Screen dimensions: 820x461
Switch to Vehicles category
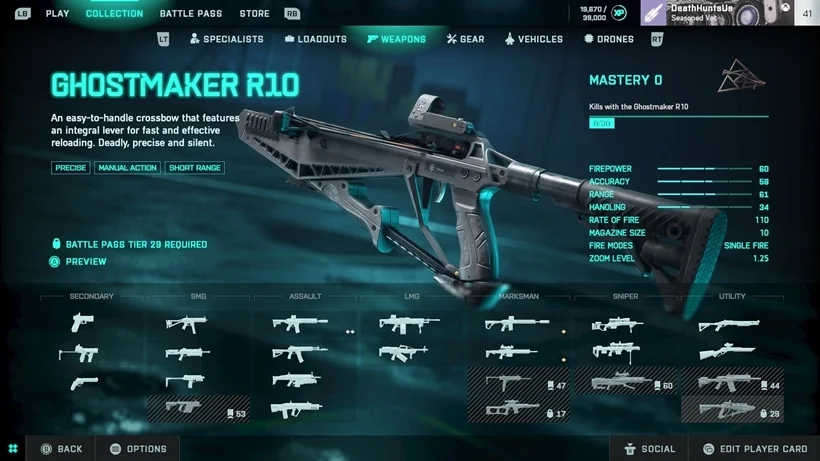(x=533, y=39)
